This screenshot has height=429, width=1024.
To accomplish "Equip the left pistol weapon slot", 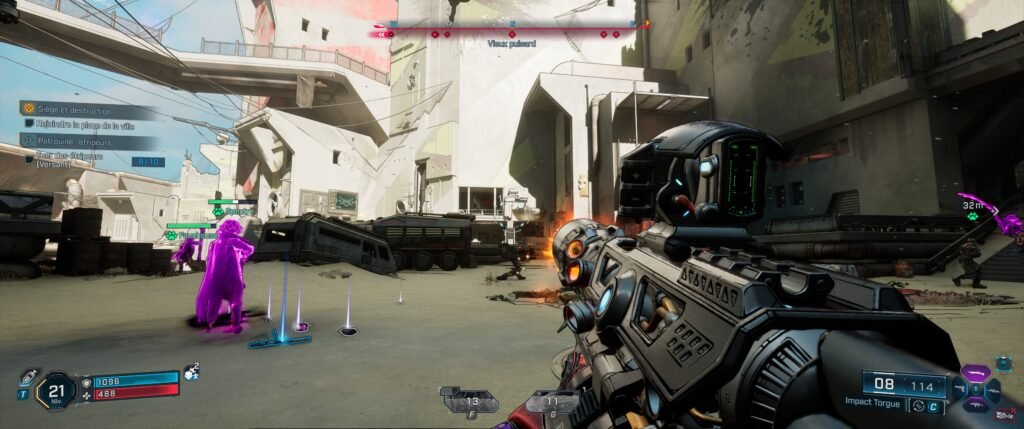I will [x=959, y=388].
